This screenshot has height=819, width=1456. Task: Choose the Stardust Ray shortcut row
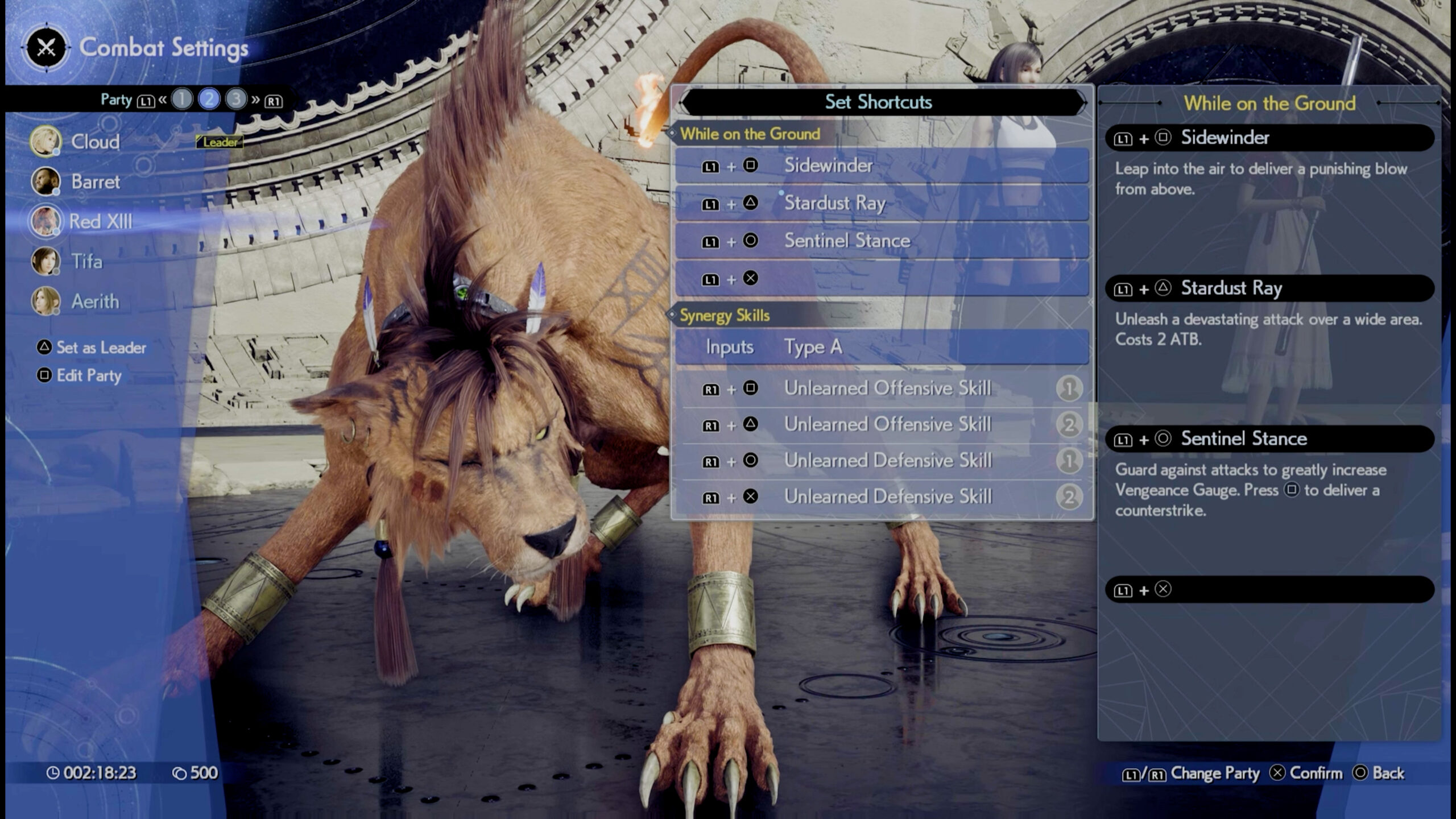click(882, 203)
